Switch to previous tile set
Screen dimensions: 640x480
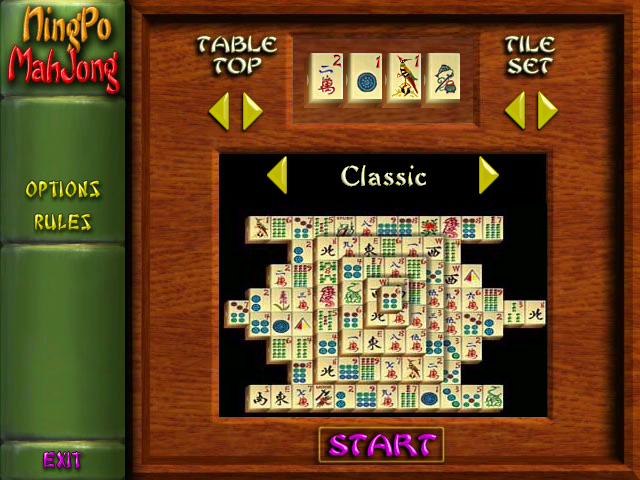click(515, 111)
